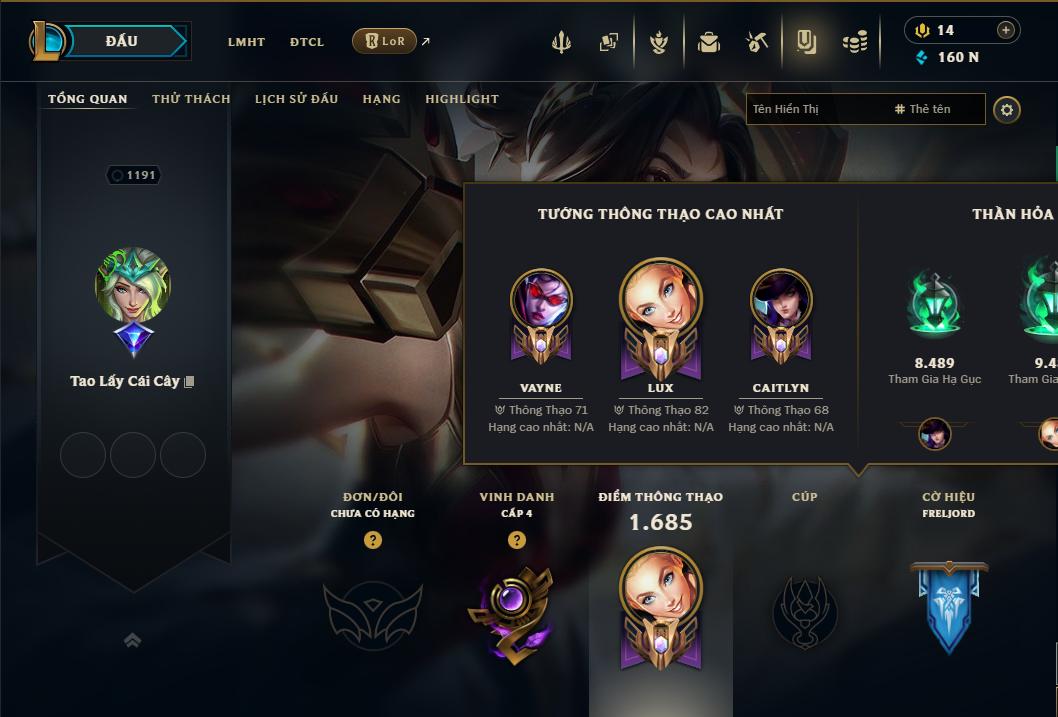The image size is (1058, 717).
Task: Open the coin stack store icon
Action: (854, 42)
